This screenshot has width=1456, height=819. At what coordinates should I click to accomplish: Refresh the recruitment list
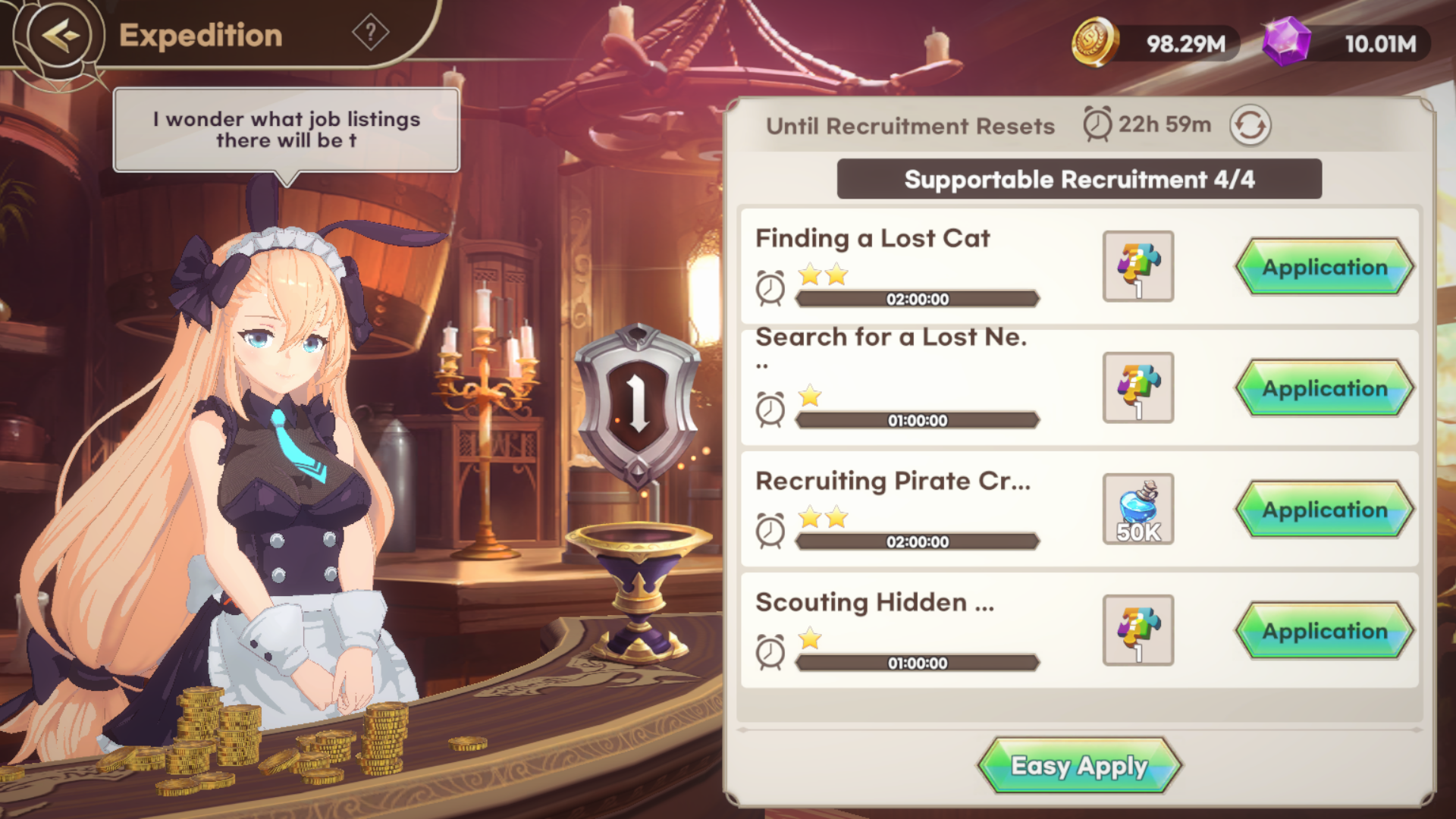pyautogui.click(x=1250, y=125)
